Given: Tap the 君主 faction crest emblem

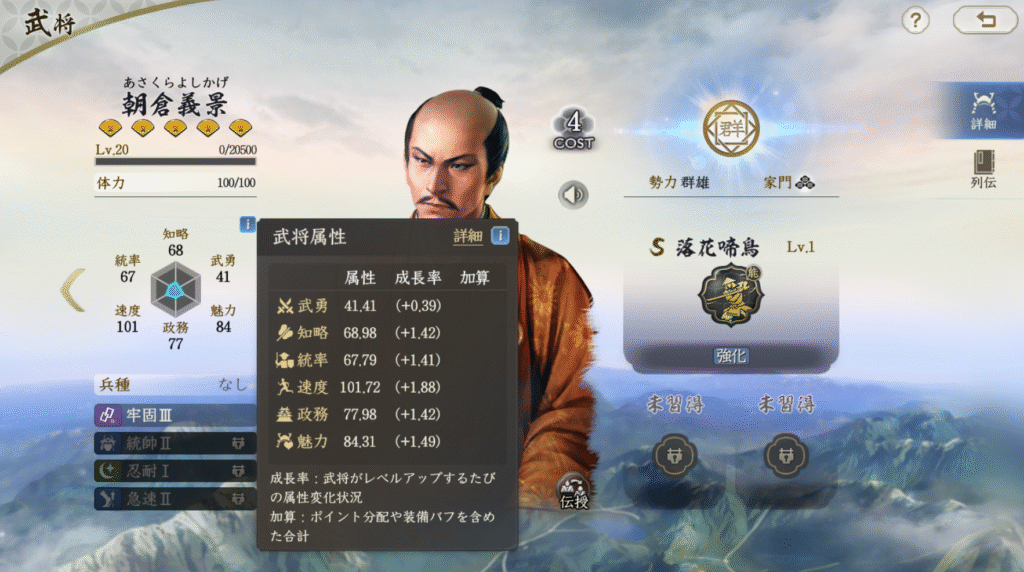Looking at the screenshot, I should pyautogui.click(x=730, y=128).
